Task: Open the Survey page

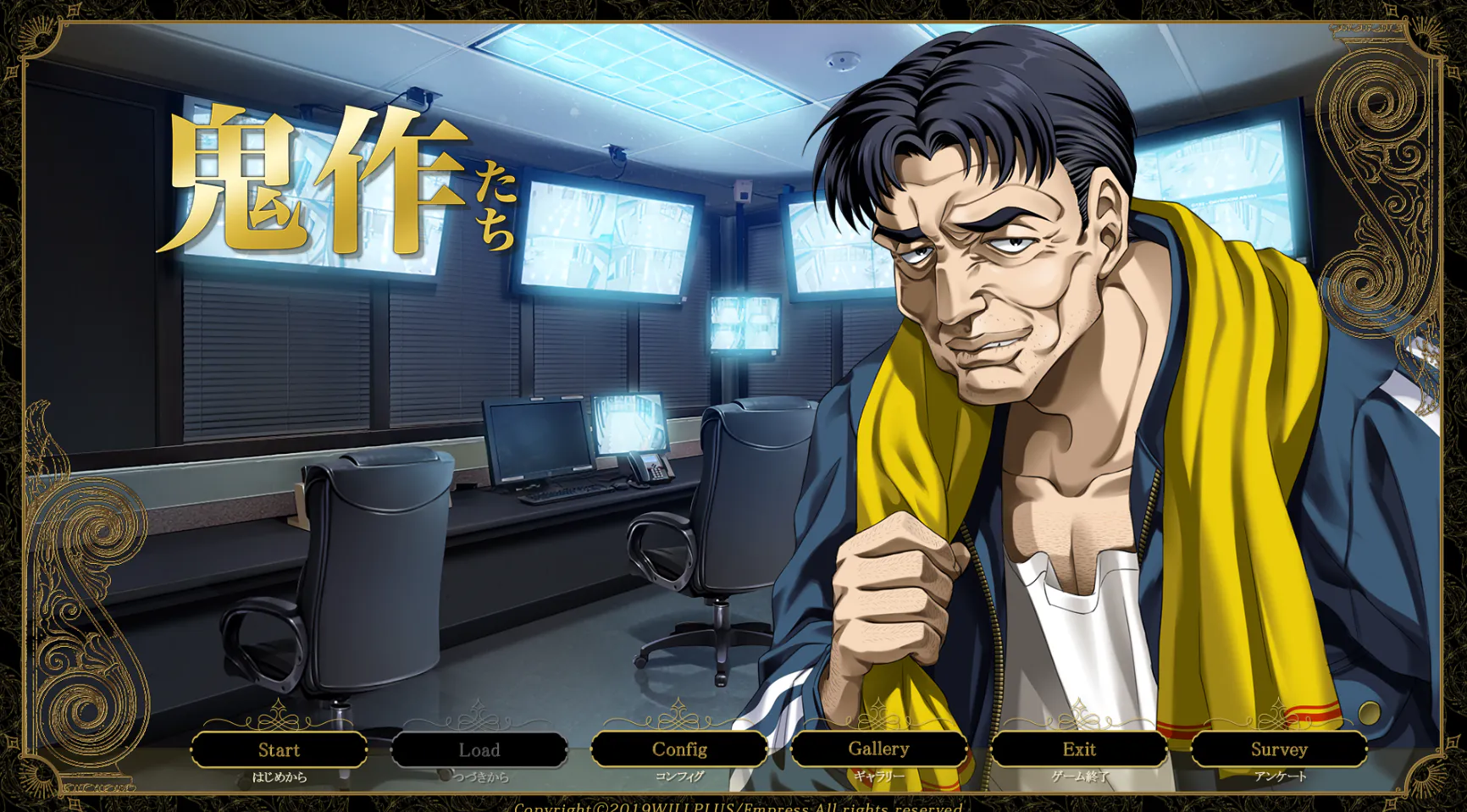Action: point(1278,749)
